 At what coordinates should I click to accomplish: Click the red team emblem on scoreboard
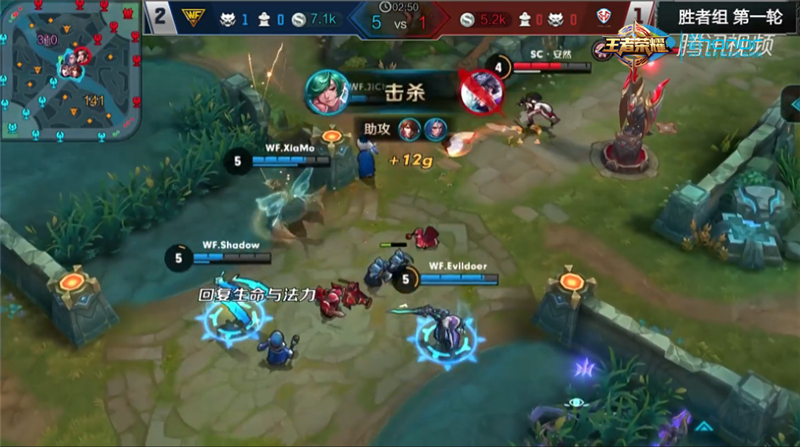(x=601, y=17)
